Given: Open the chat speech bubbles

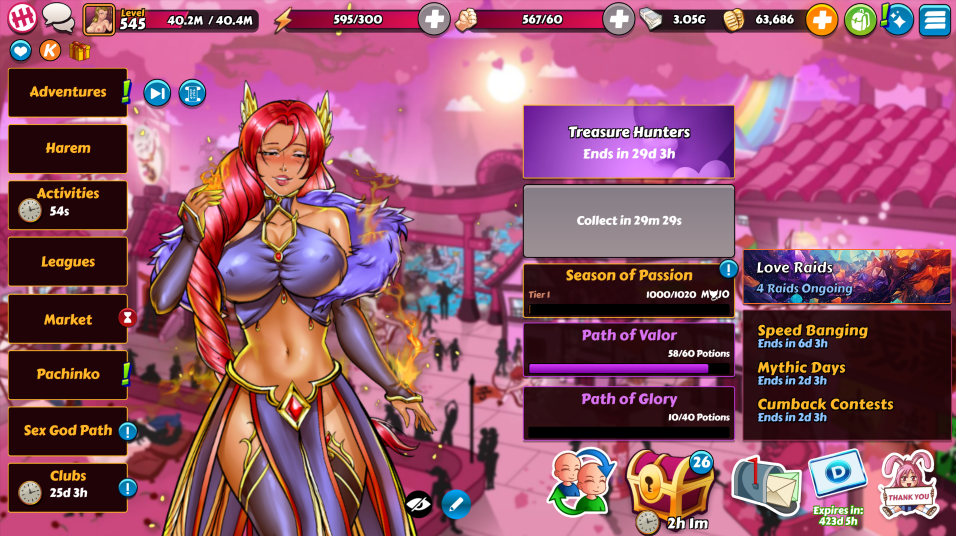Looking at the screenshot, I should [x=58, y=18].
